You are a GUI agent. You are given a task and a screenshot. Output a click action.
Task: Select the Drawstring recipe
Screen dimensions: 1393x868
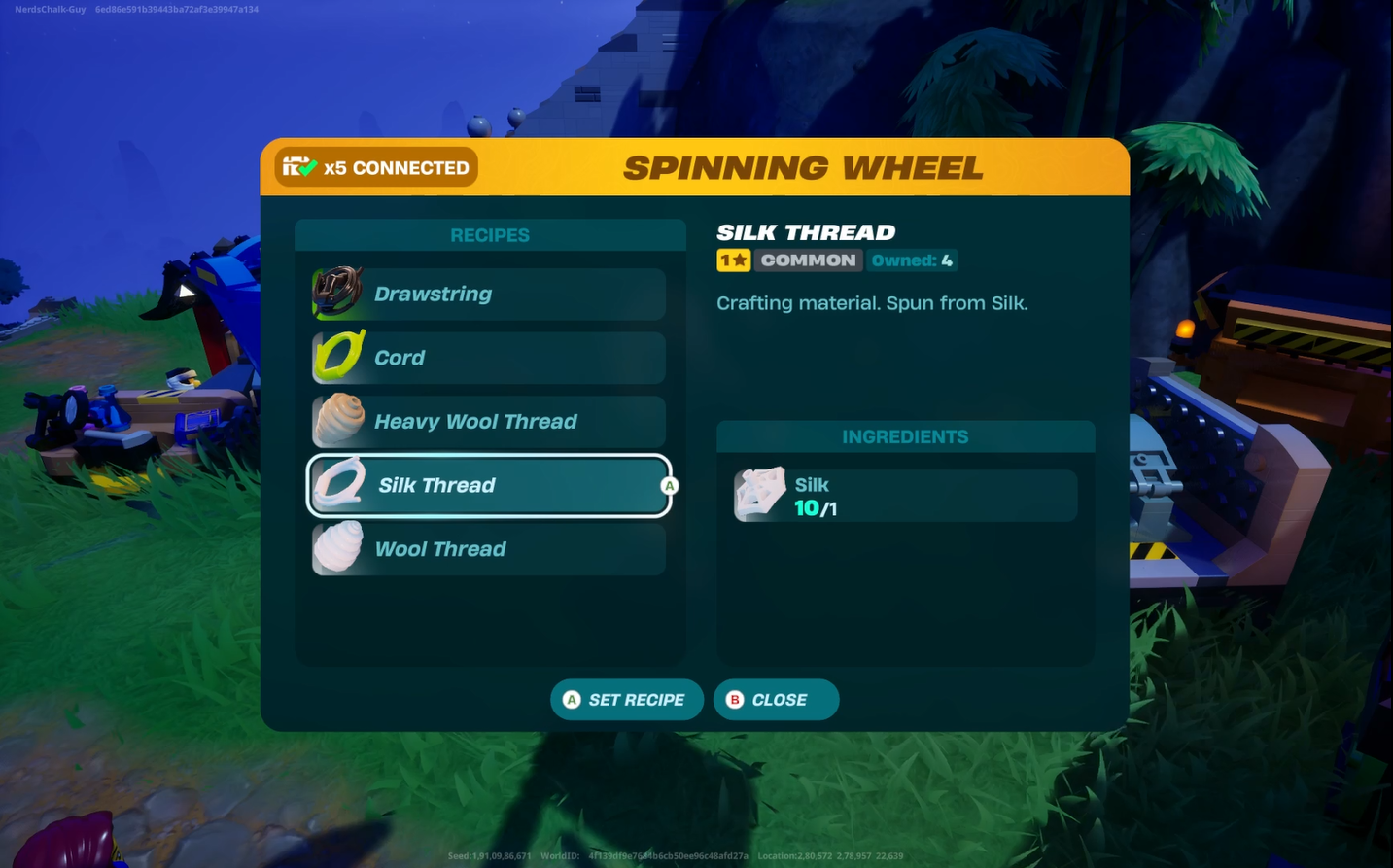pyautogui.click(x=489, y=295)
